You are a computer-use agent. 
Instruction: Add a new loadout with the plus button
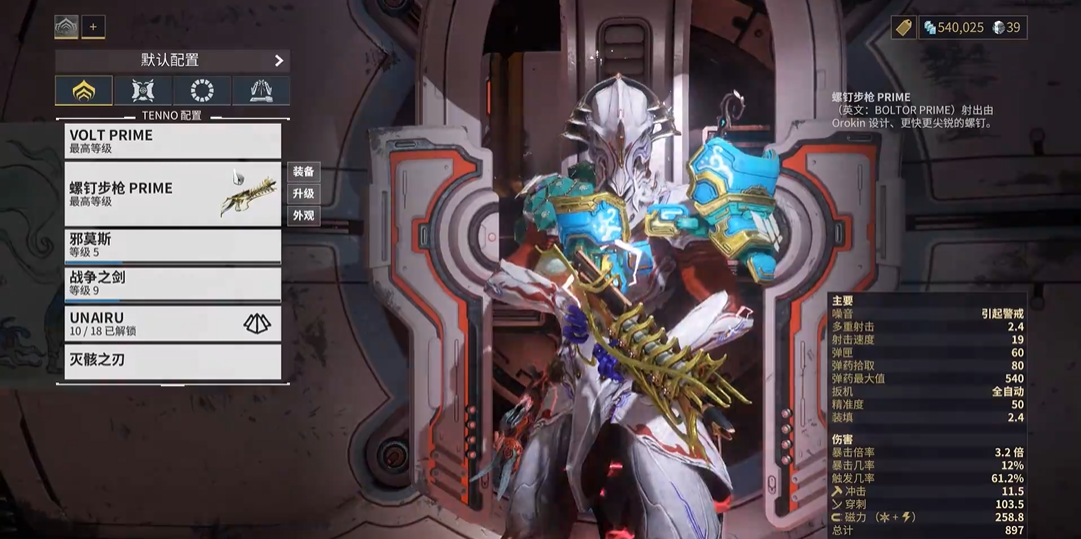93,27
